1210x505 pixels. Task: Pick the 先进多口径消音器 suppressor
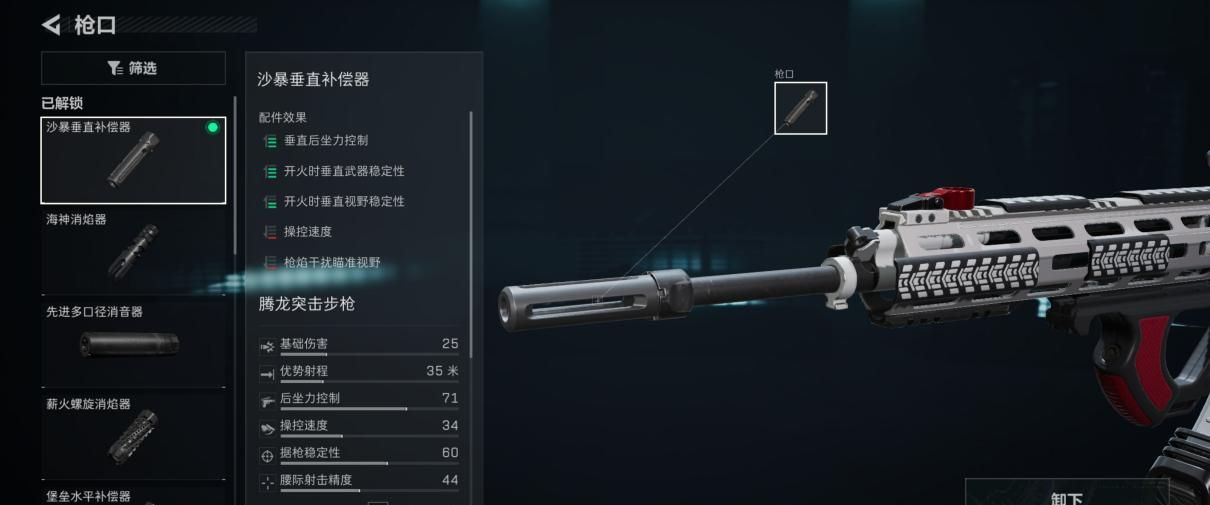(133, 344)
